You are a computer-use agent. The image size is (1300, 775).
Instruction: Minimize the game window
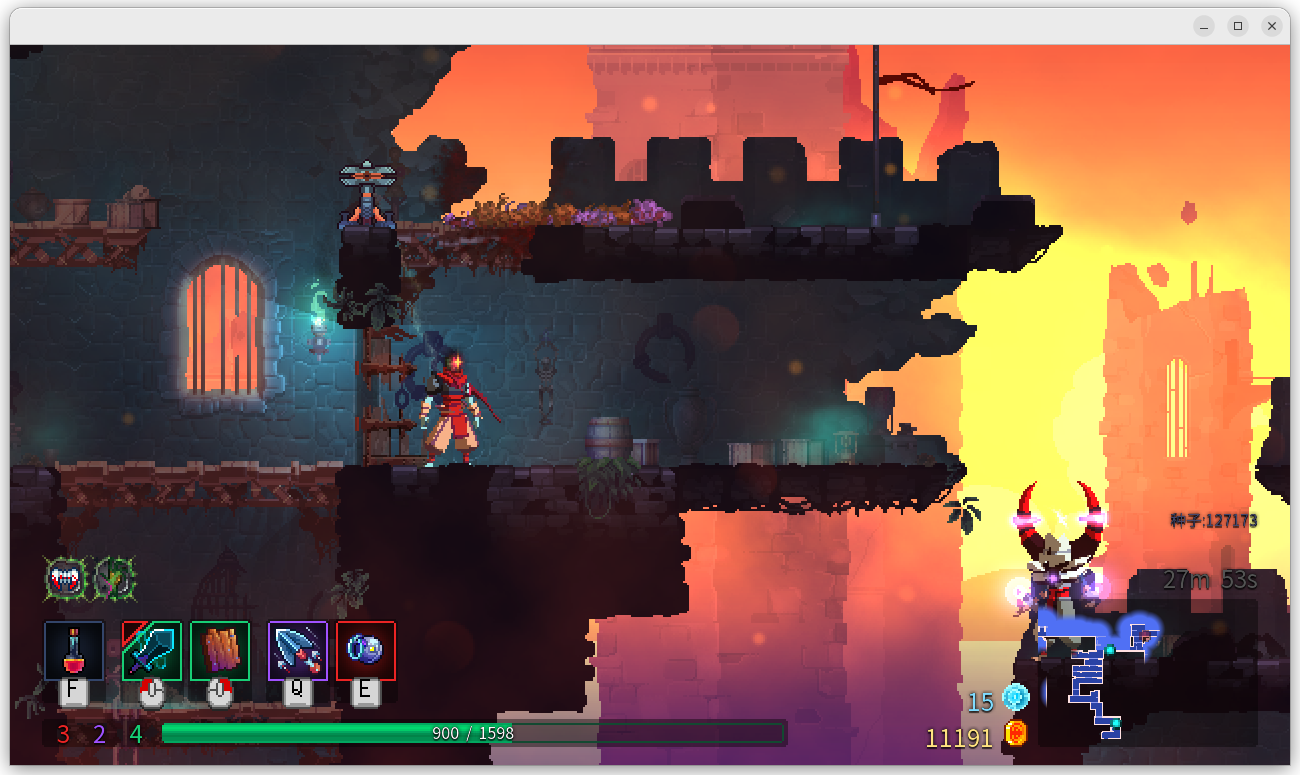1204,26
